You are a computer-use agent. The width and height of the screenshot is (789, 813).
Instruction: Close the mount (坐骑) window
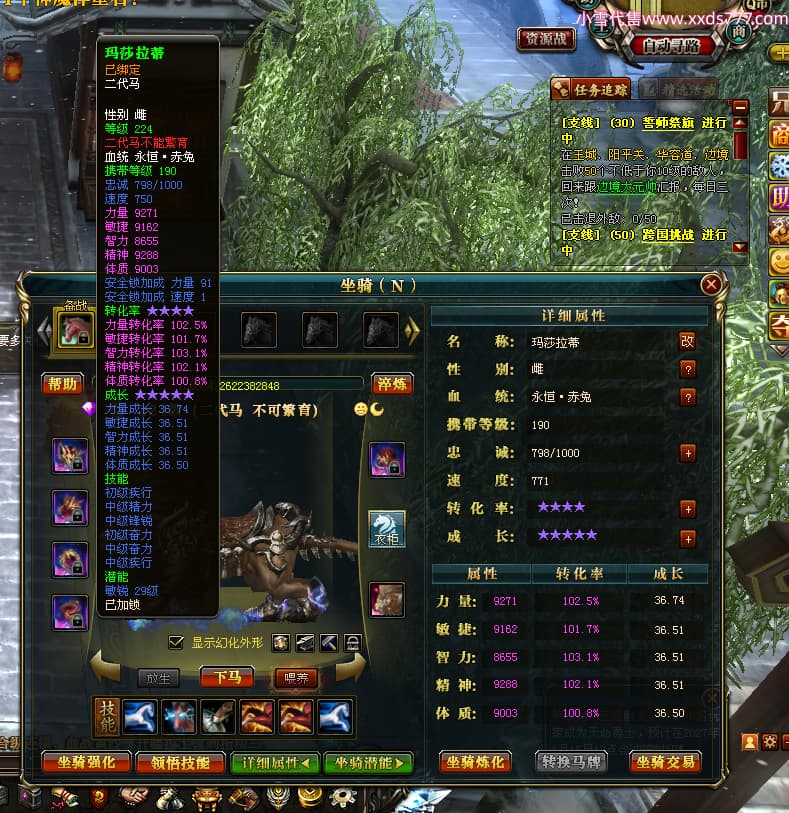coord(712,285)
